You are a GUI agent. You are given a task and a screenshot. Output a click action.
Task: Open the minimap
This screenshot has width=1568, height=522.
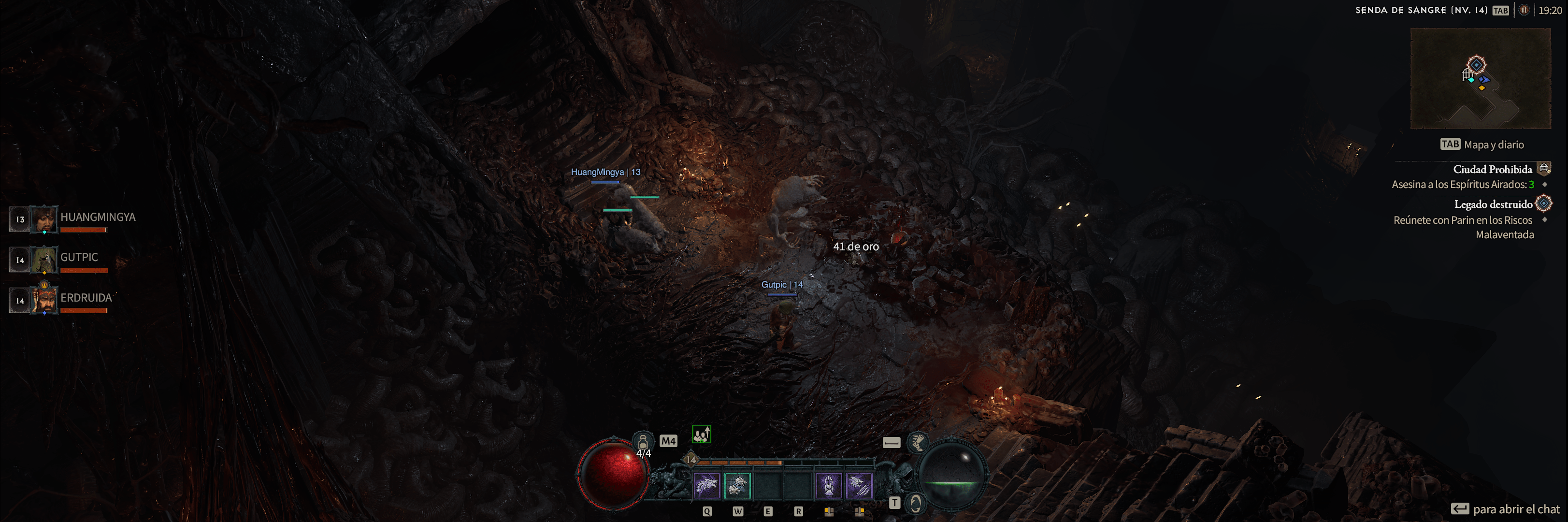click(x=1481, y=79)
